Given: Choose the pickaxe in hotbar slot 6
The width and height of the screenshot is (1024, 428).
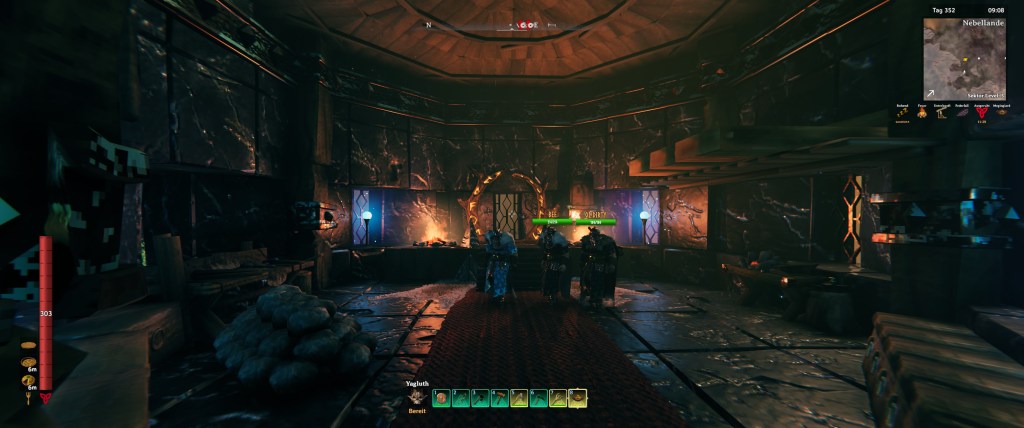Looking at the screenshot, I should 539,398.
